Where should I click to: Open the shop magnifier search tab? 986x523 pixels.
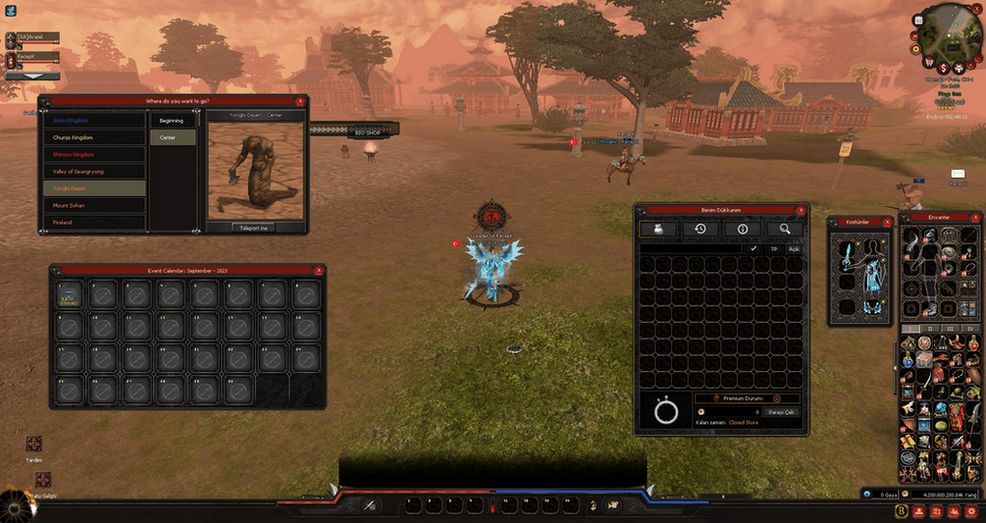point(785,229)
